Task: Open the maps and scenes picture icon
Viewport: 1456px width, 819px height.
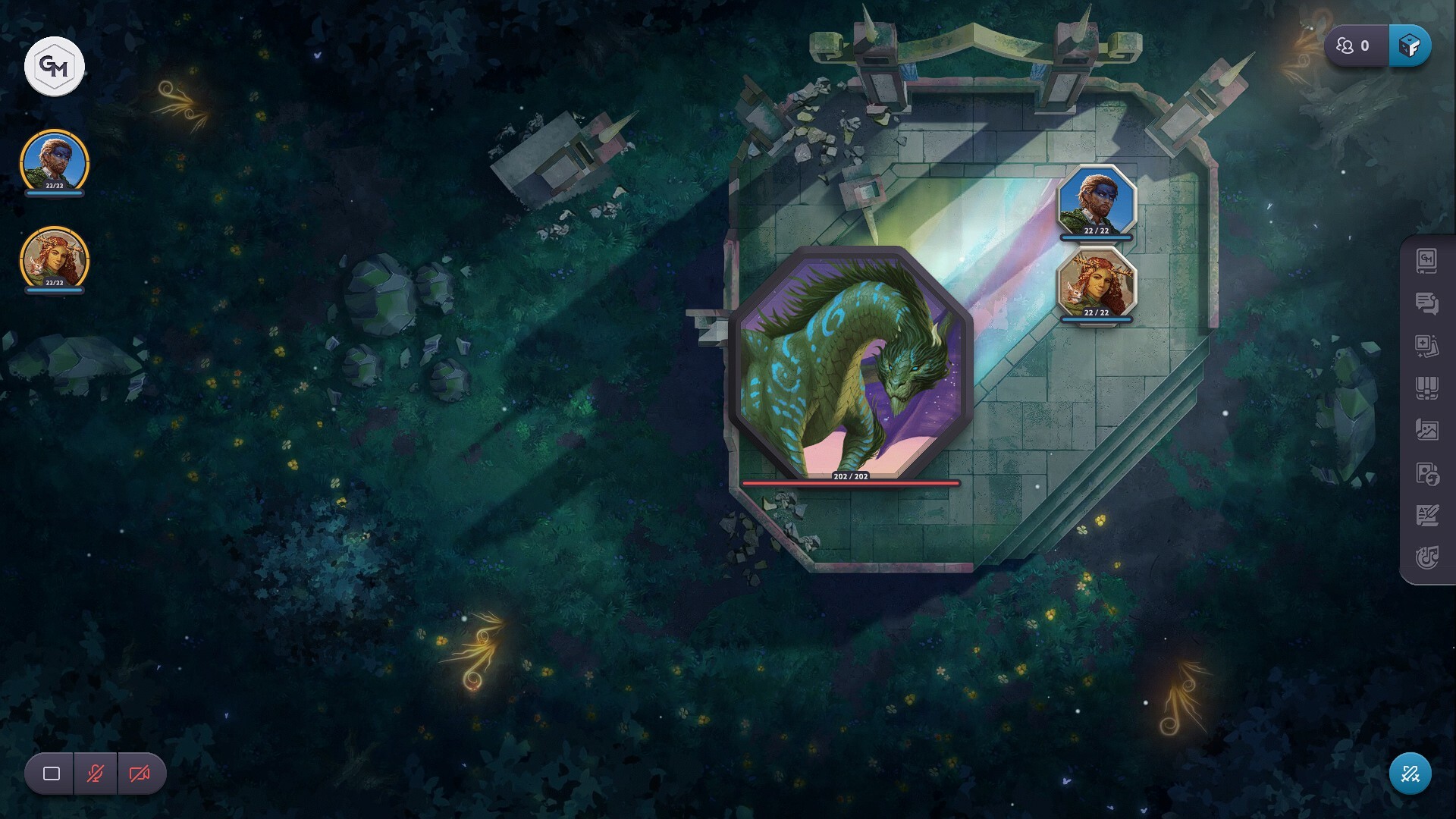Action: [1426, 430]
